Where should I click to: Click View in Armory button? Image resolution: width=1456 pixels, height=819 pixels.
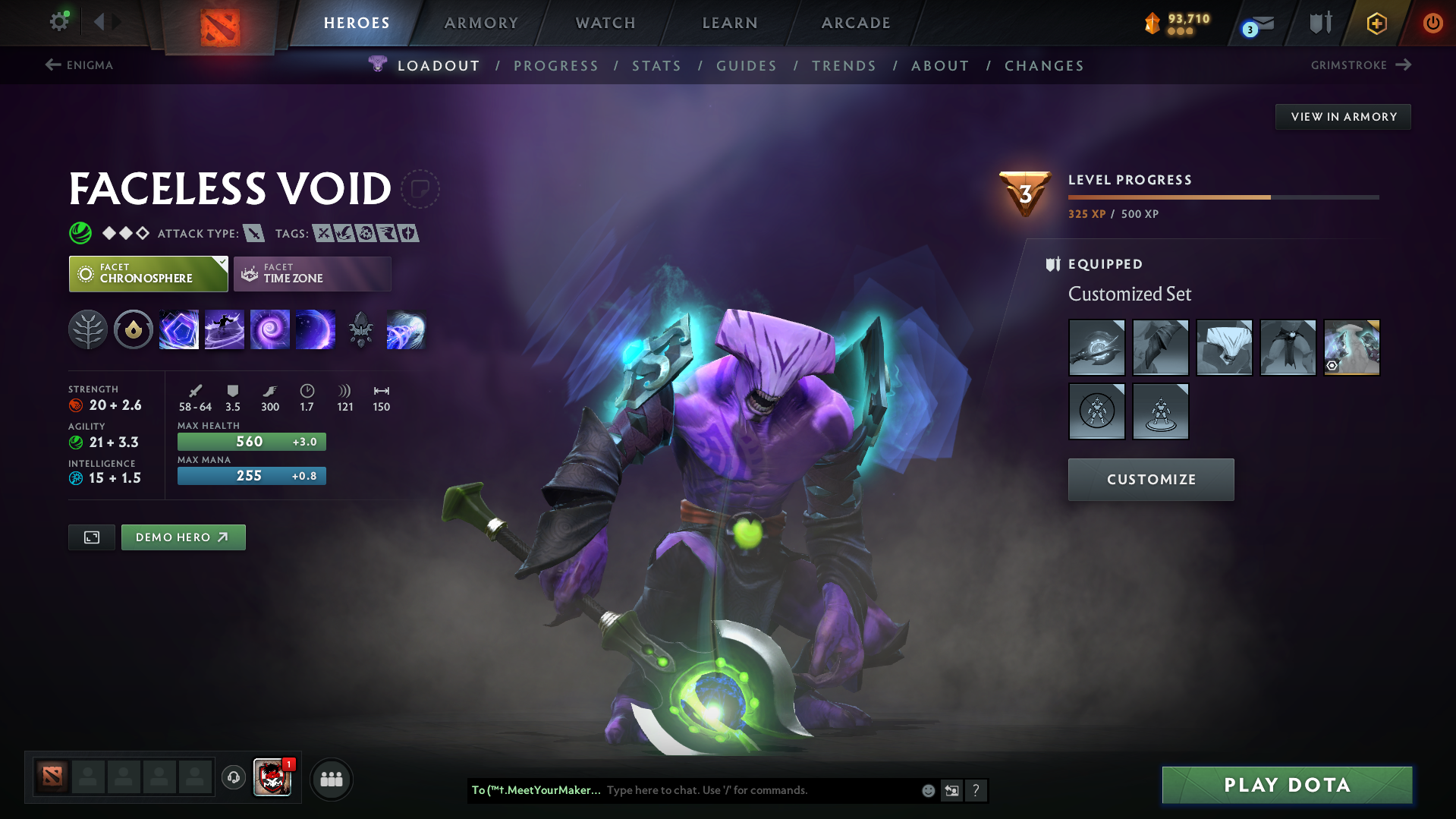click(x=1343, y=117)
